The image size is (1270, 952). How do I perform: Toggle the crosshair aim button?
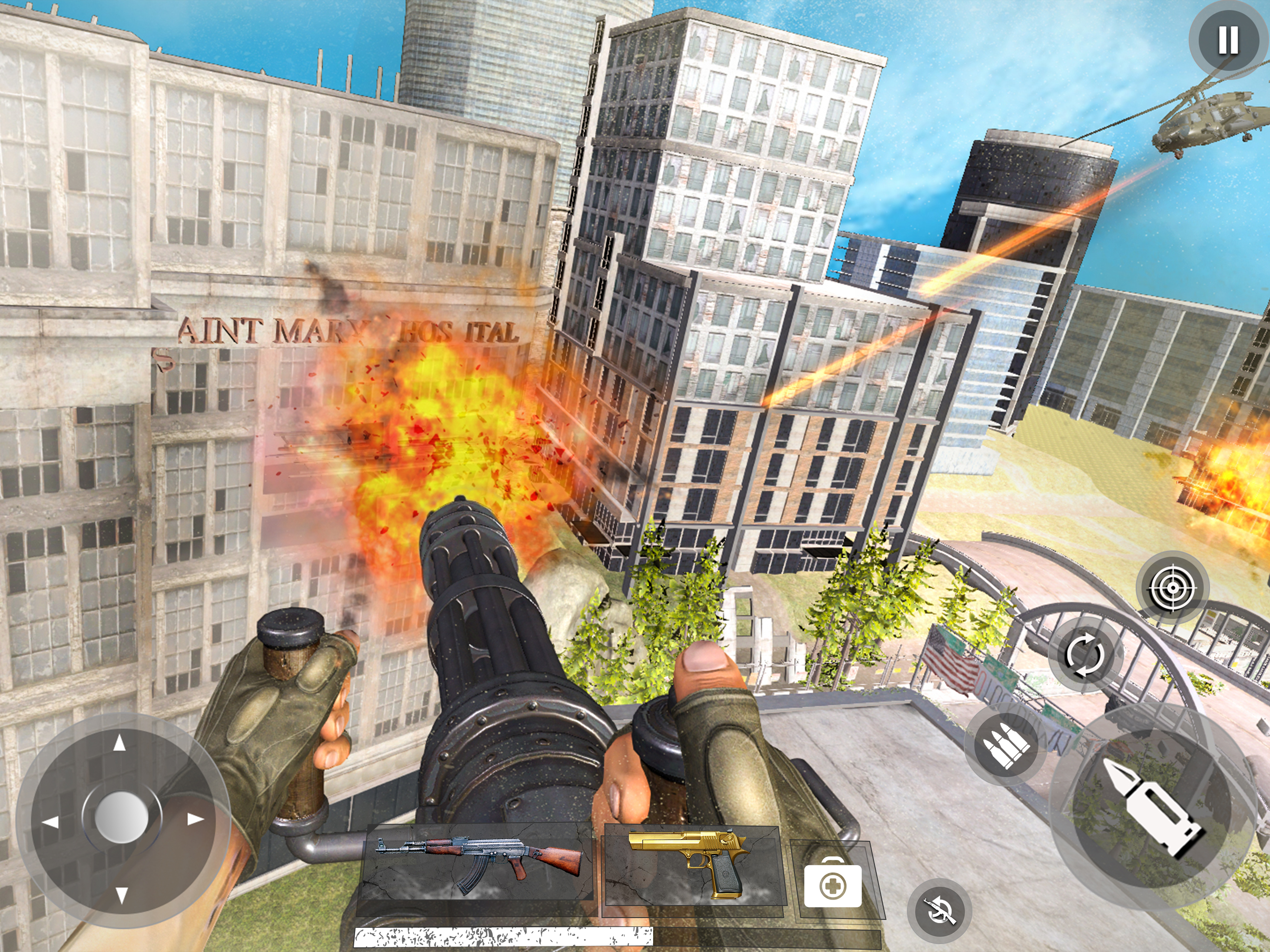[x=1172, y=588]
